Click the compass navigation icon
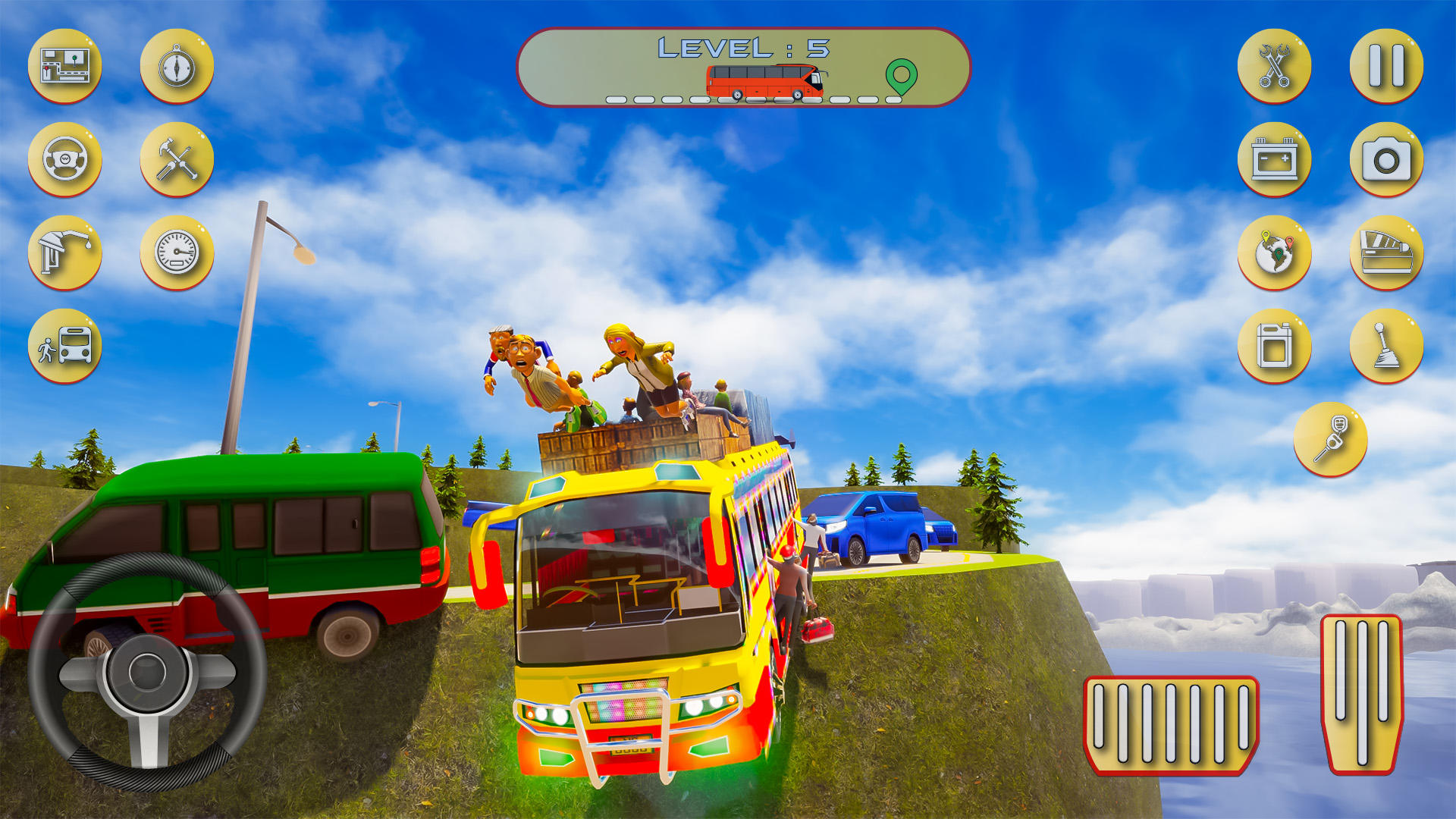 [x=176, y=67]
